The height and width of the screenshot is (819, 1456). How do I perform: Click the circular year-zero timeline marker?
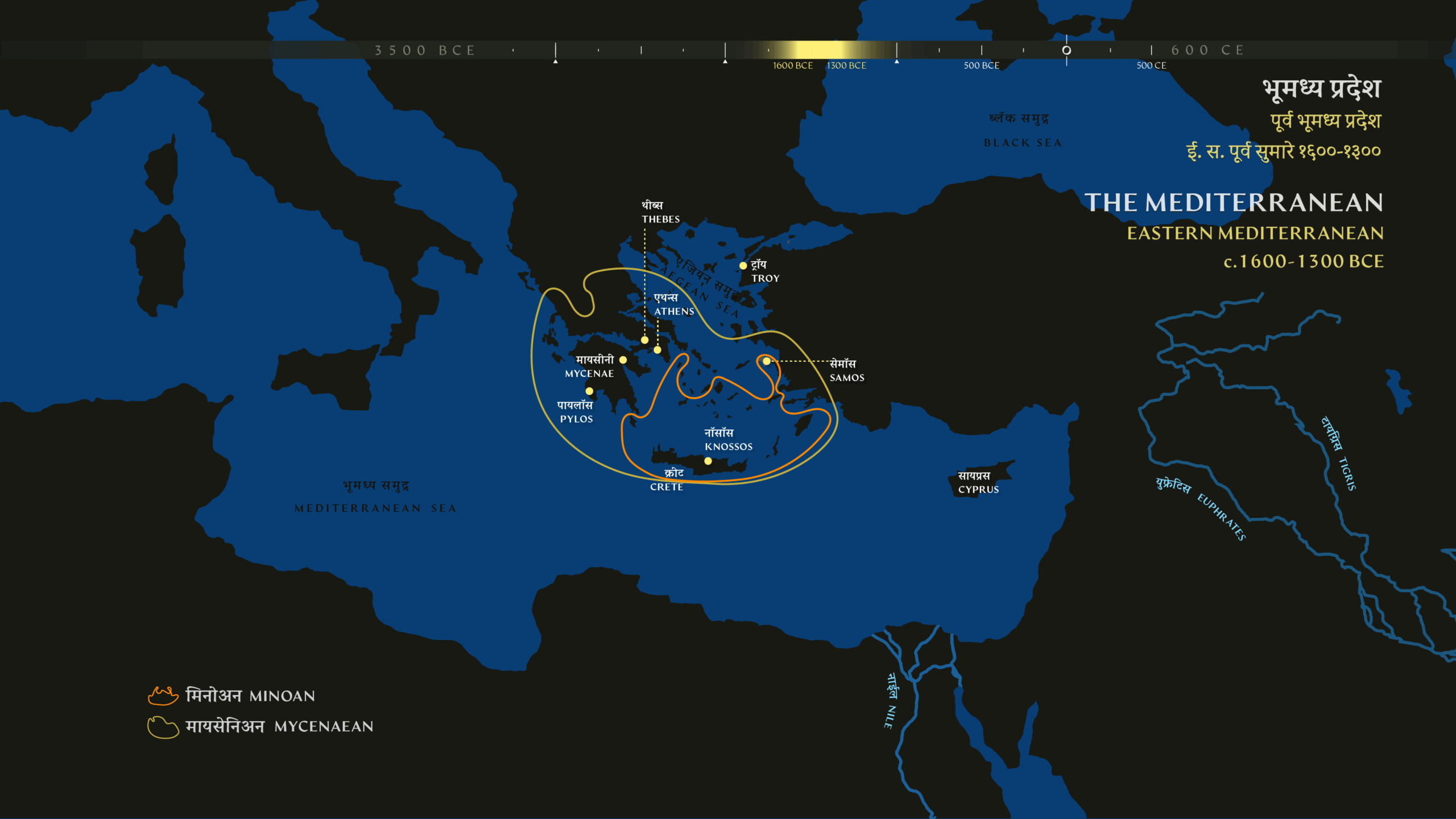1066,50
